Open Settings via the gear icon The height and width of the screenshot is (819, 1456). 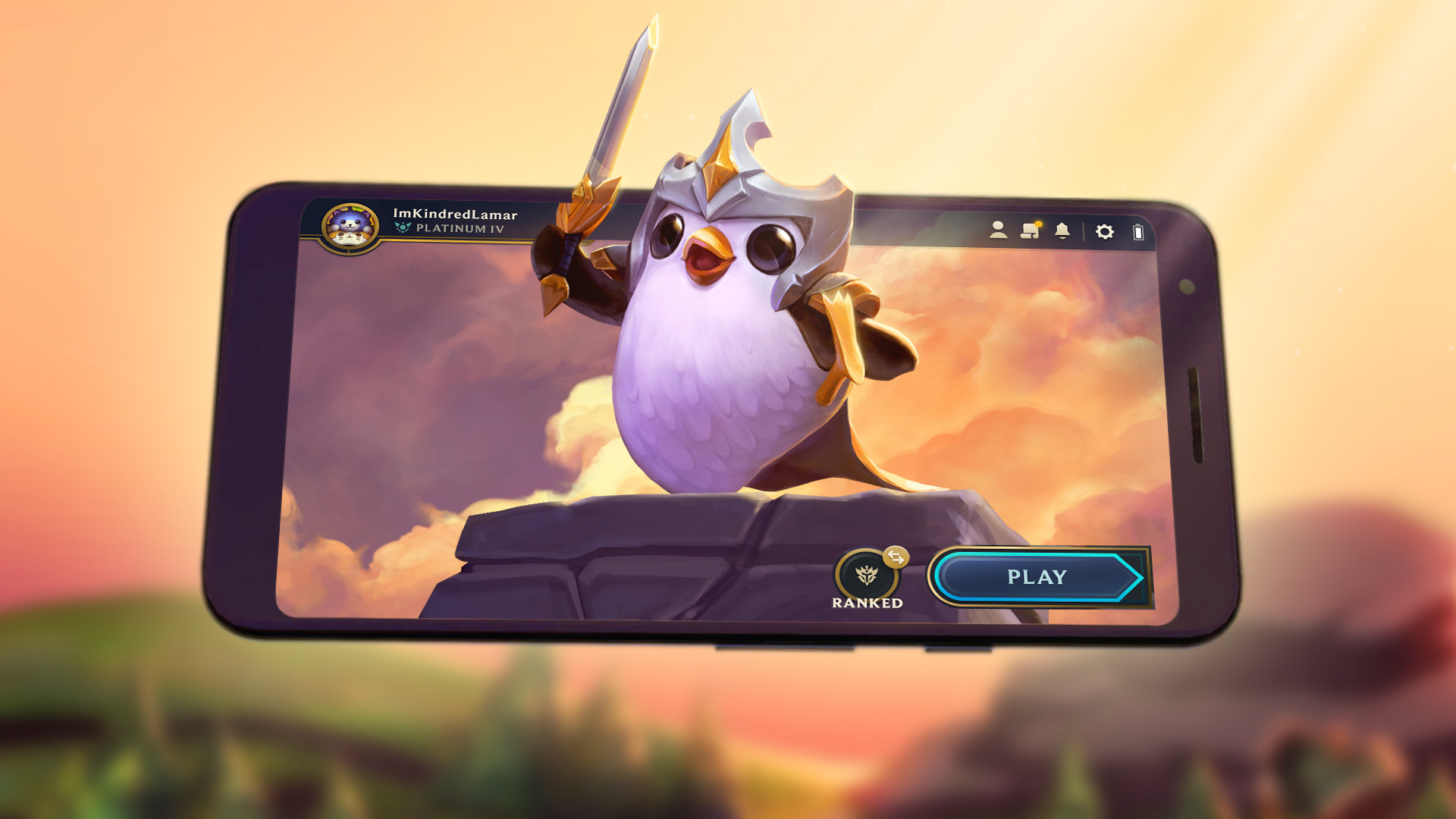1105,231
